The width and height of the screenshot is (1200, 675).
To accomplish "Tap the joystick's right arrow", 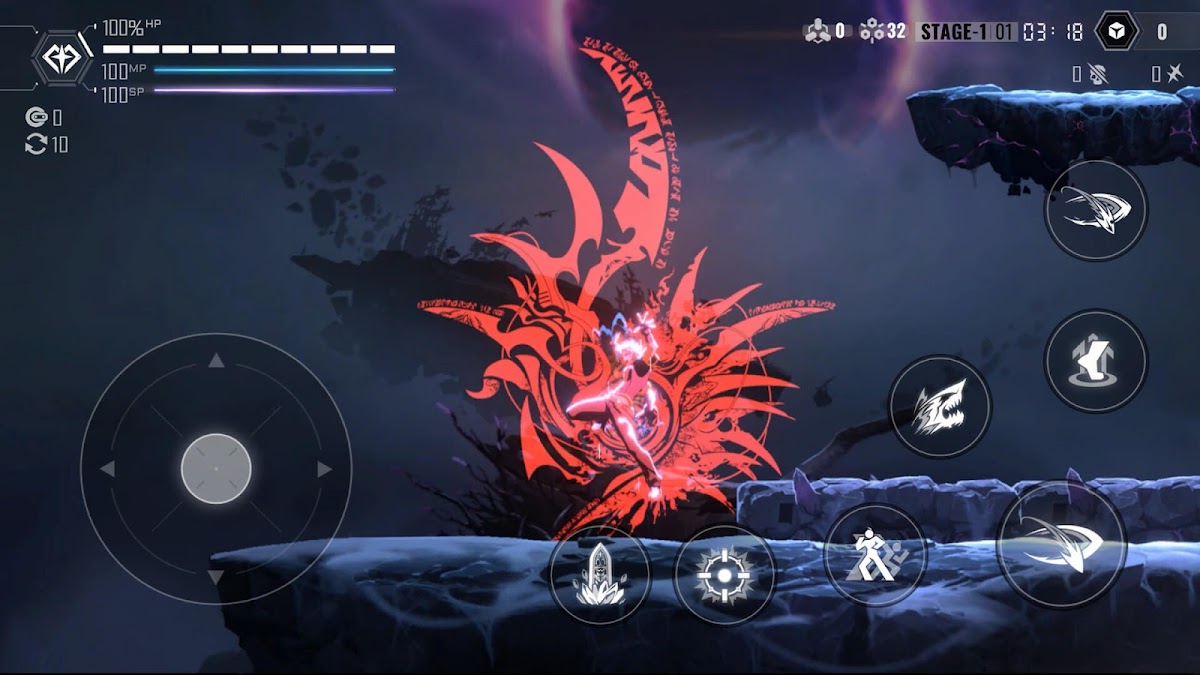I will pyautogui.click(x=324, y=469).
